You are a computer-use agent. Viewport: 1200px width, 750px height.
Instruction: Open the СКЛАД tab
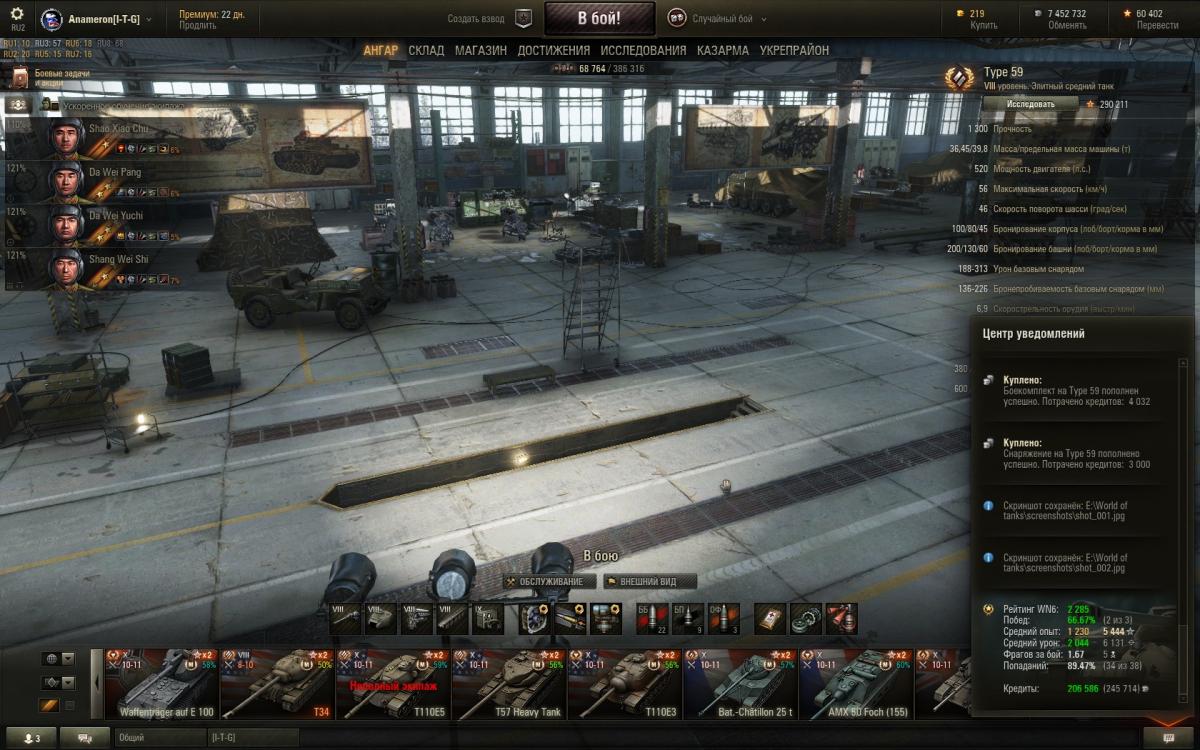(426, 50)
